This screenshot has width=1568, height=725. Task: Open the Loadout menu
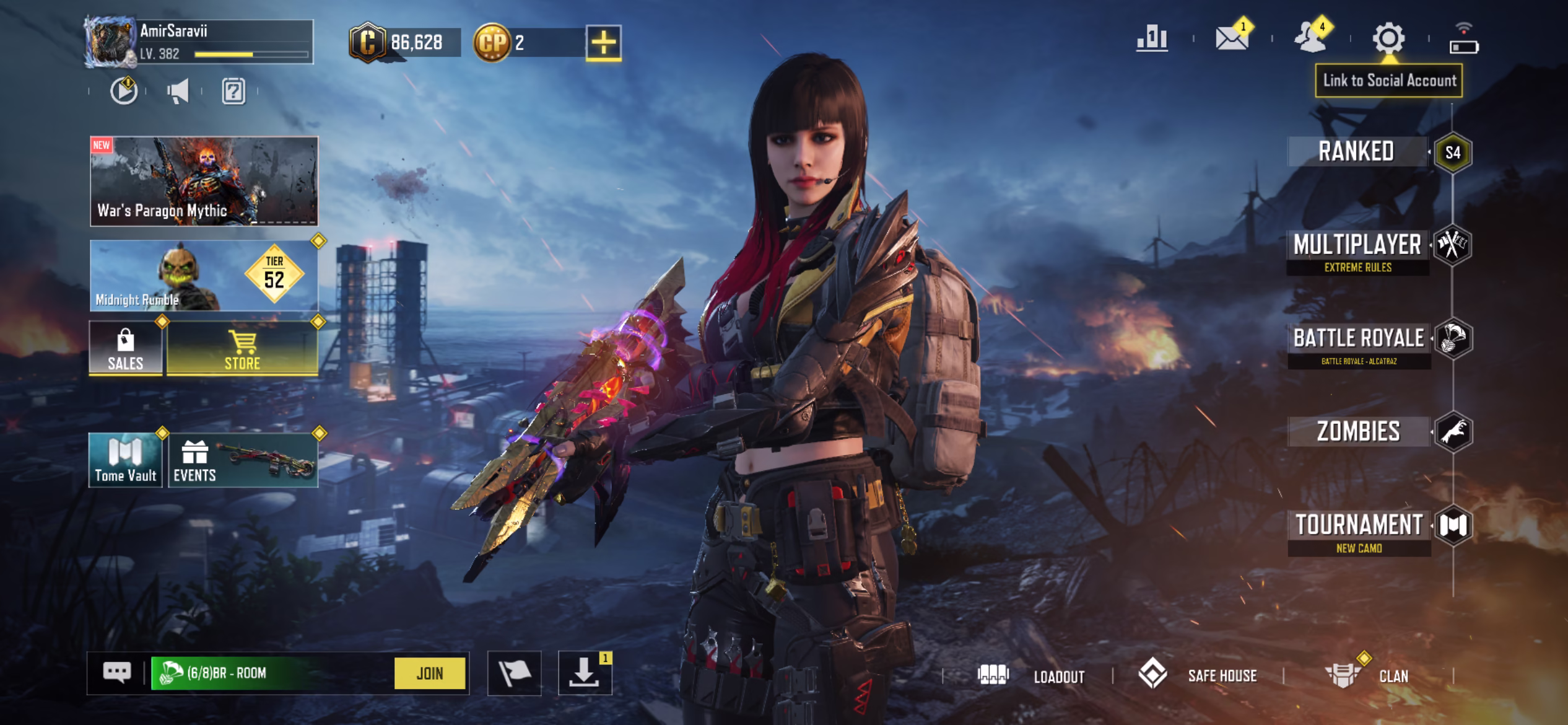(1032, 675)
